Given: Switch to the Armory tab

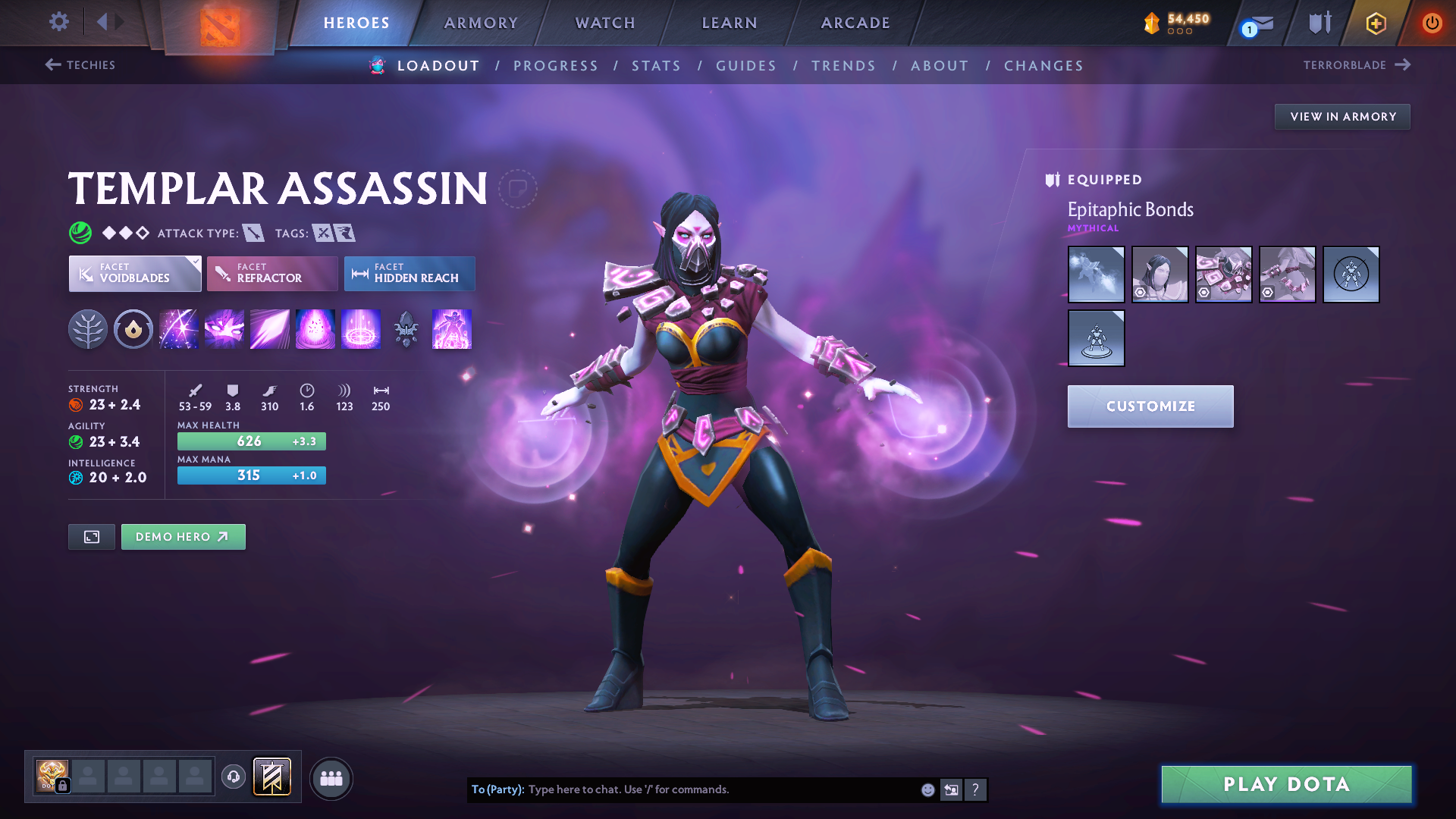Looking at the screenshot, I should (x=481, y=23).
